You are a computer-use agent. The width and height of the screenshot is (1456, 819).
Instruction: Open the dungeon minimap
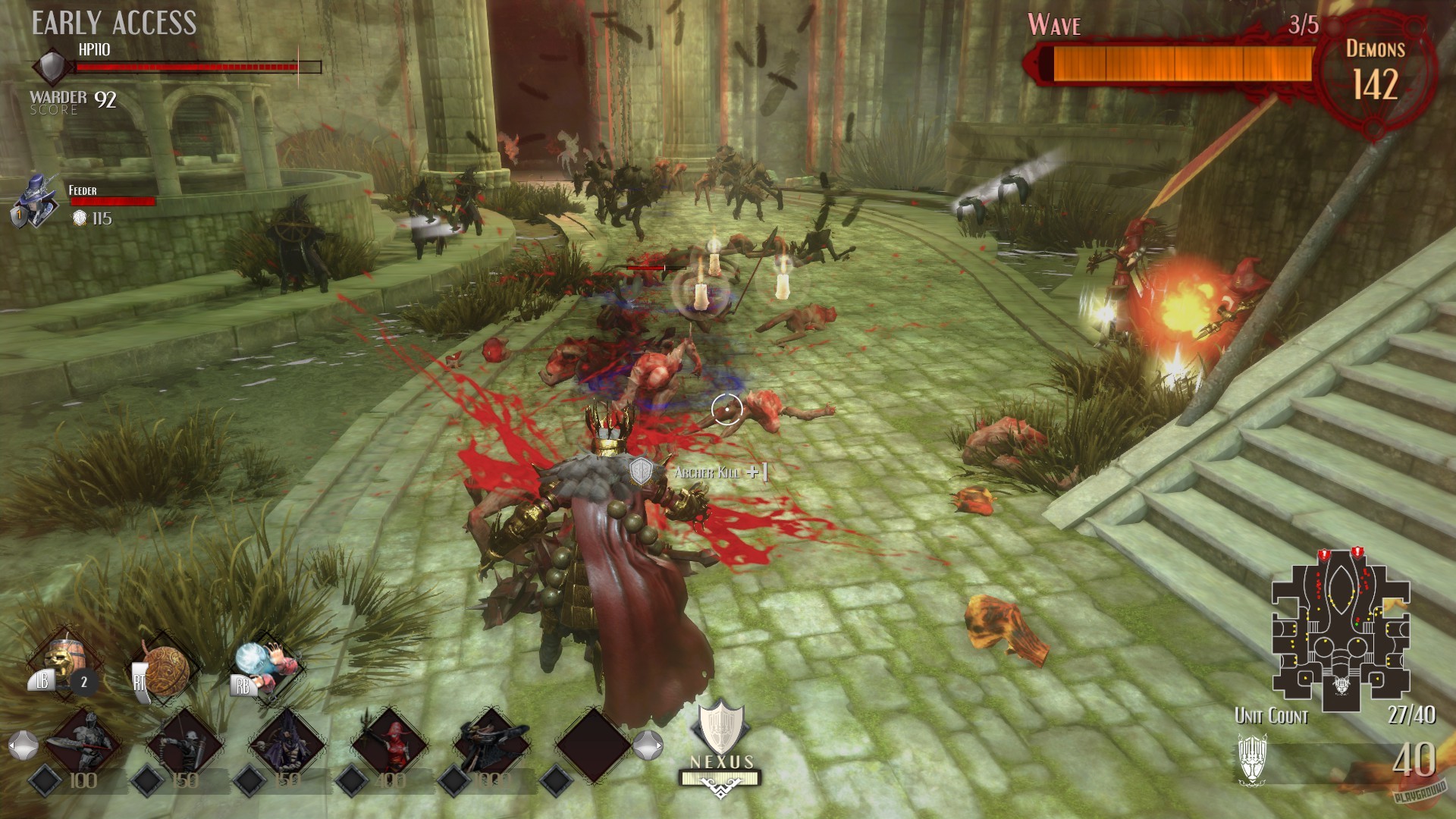pos(1341,631)
